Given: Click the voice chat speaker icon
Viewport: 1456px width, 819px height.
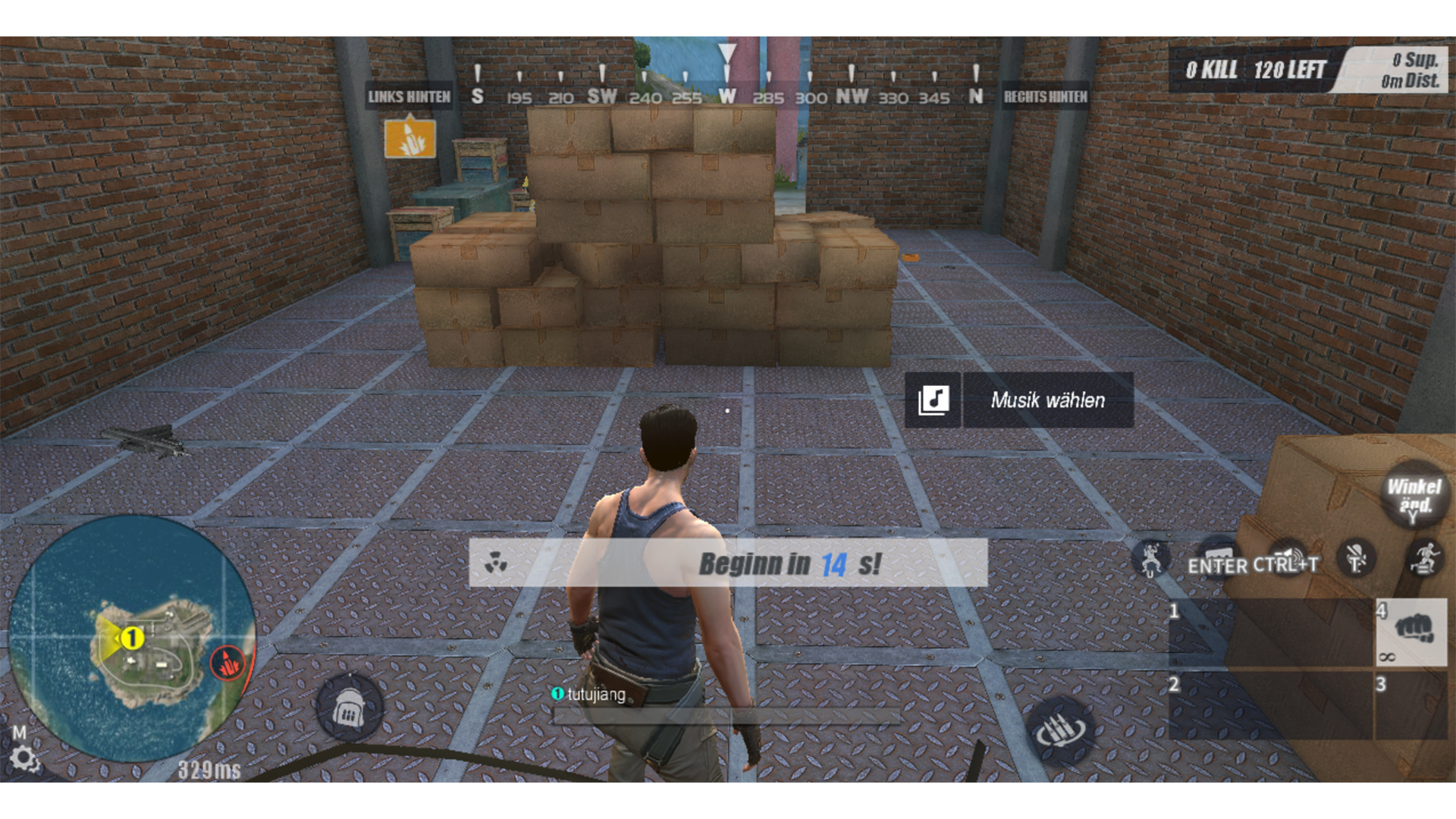Looking at the screenshot, I should [1285, 555].
